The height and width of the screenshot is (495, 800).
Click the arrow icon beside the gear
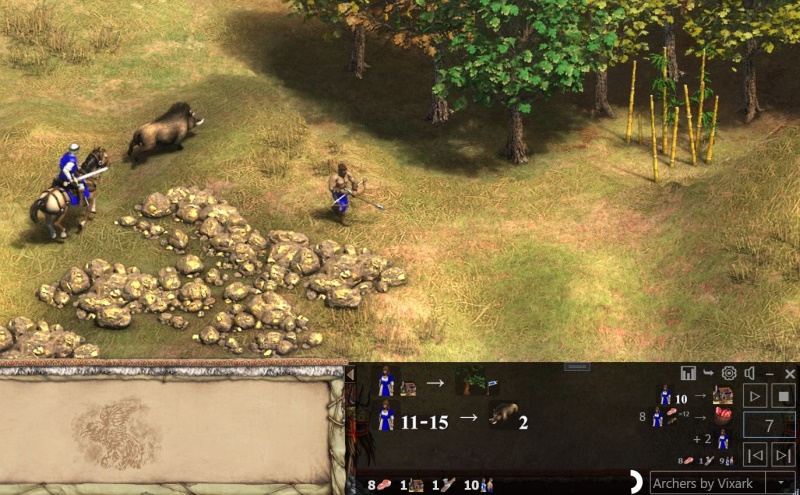709,373
